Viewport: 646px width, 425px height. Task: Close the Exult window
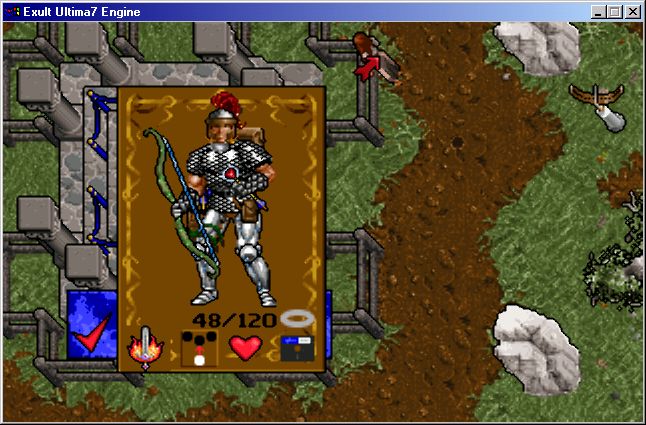634,12
